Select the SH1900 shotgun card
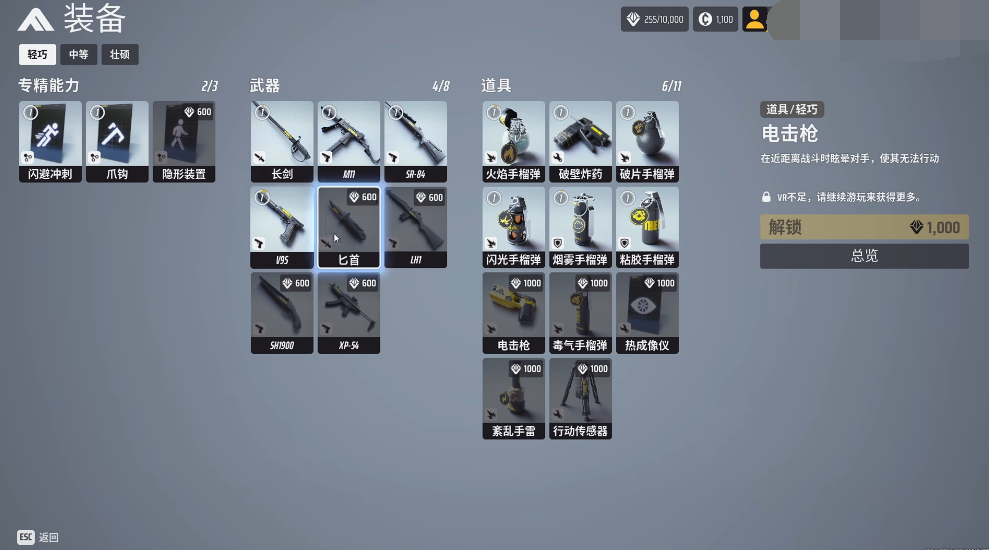Viewport: 989px width, 550px height. (282, 313)
